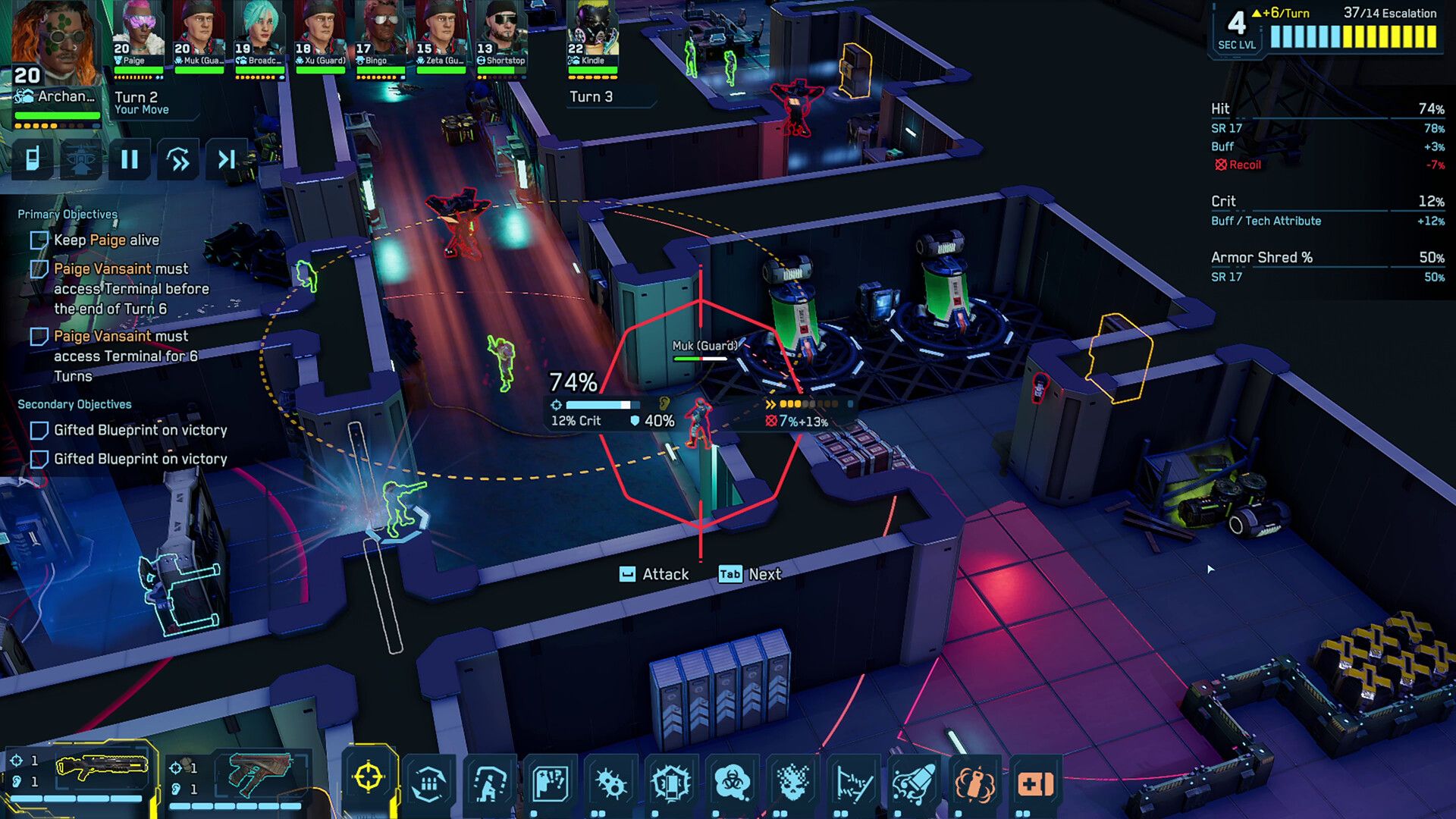1456x819 pixels.
Task: Select Kindle's Turn 3 portrait
Action: pyautogui.click(x=591, y=34)
